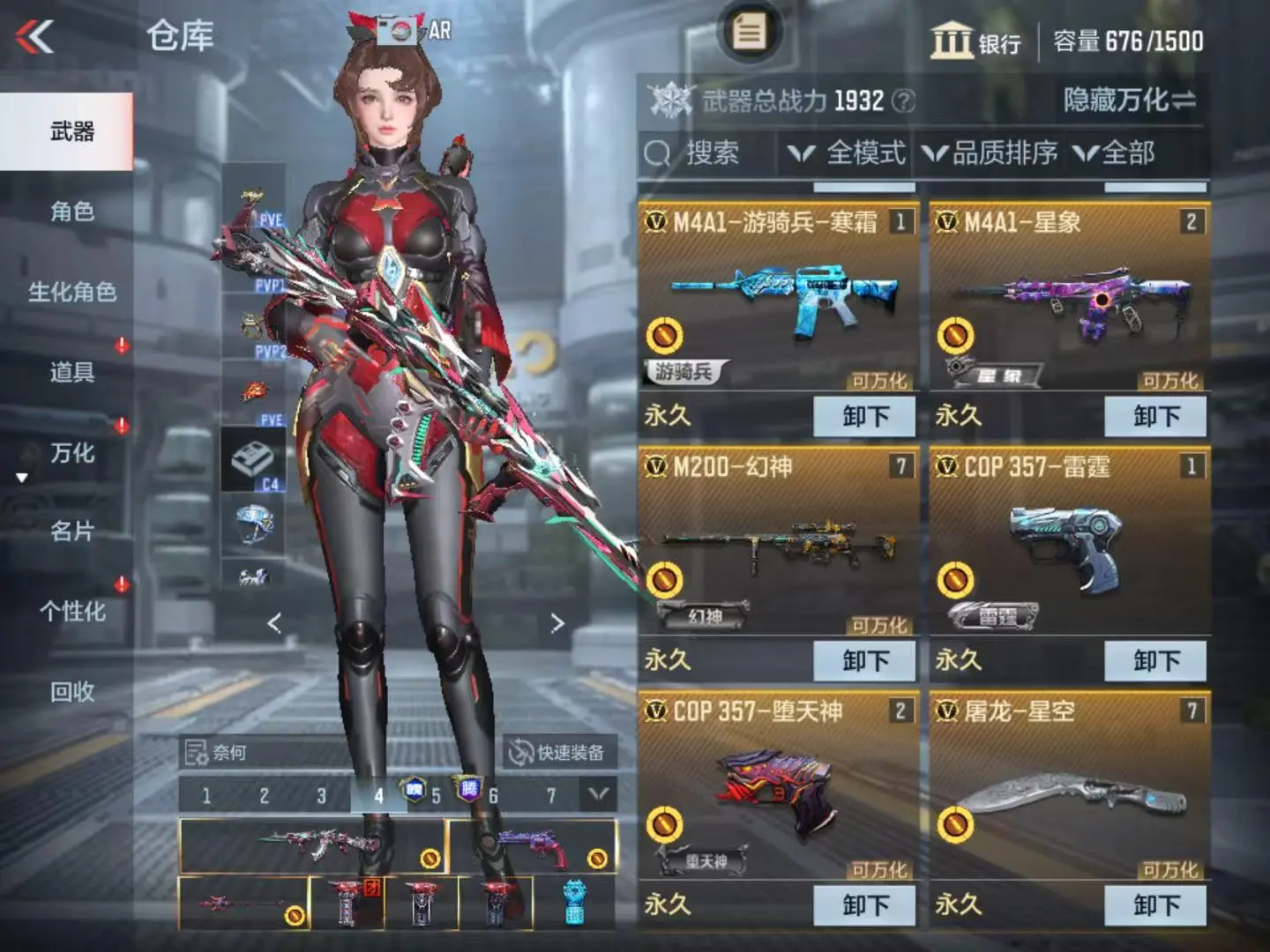Image resolution: width=1270 pixels, height=952 pixels.
Task: Go back with the double-arrow button
Action: (x=35, y=37)
